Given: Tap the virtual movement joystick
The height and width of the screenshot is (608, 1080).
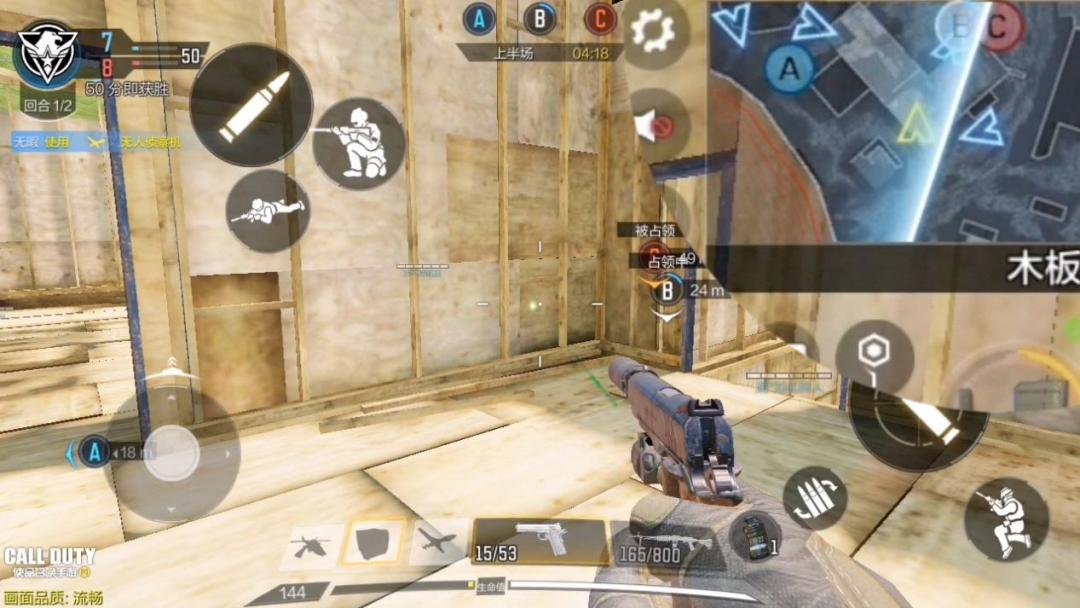Looking at the screenshot, I should click(173, 453).
